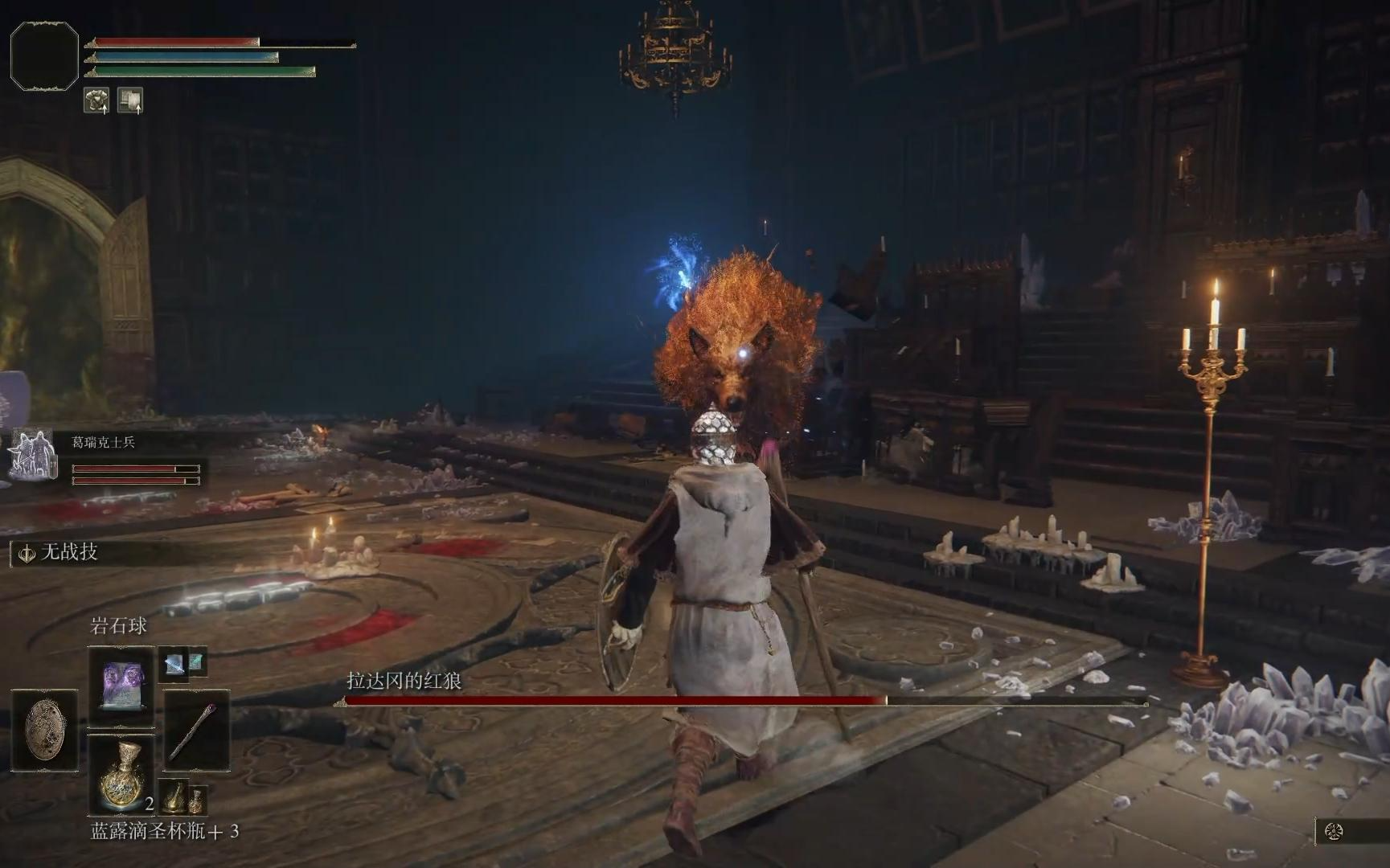Screen dimensions: 1390x868
Task: Choose the staff right-hand weapon slot
Action: point(197,730)
